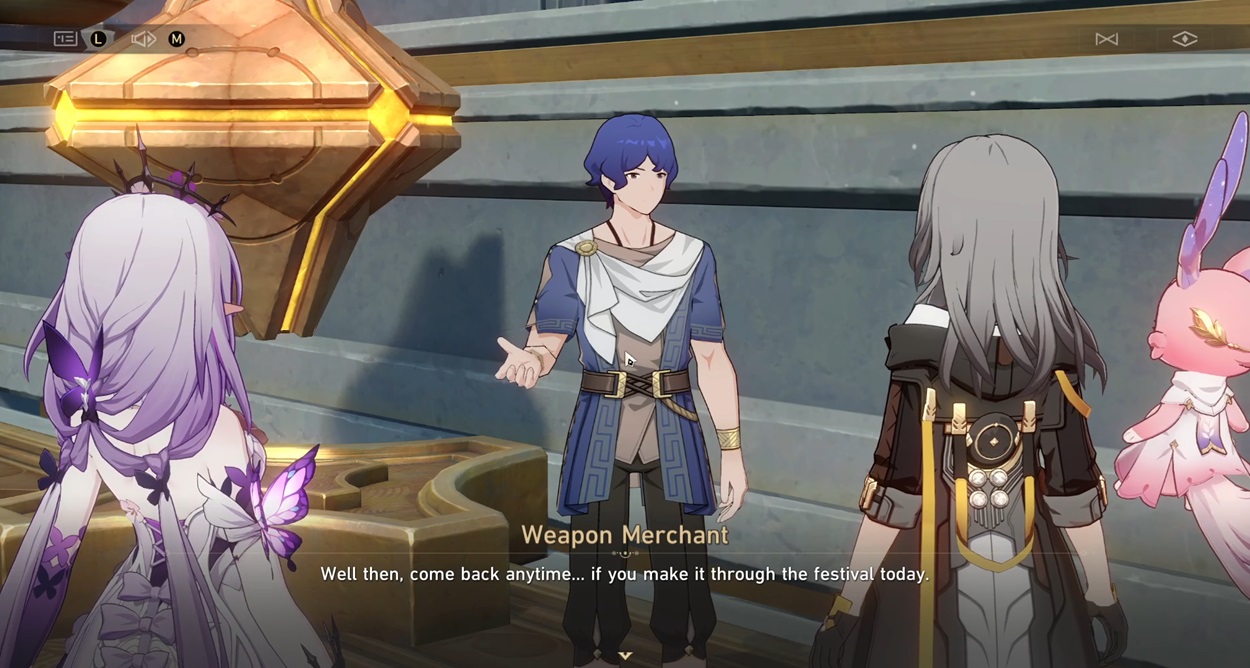Advance dialogue with the bottom arrow
This screenshot has width=1250, height=668.
click(x=625, y=655)
